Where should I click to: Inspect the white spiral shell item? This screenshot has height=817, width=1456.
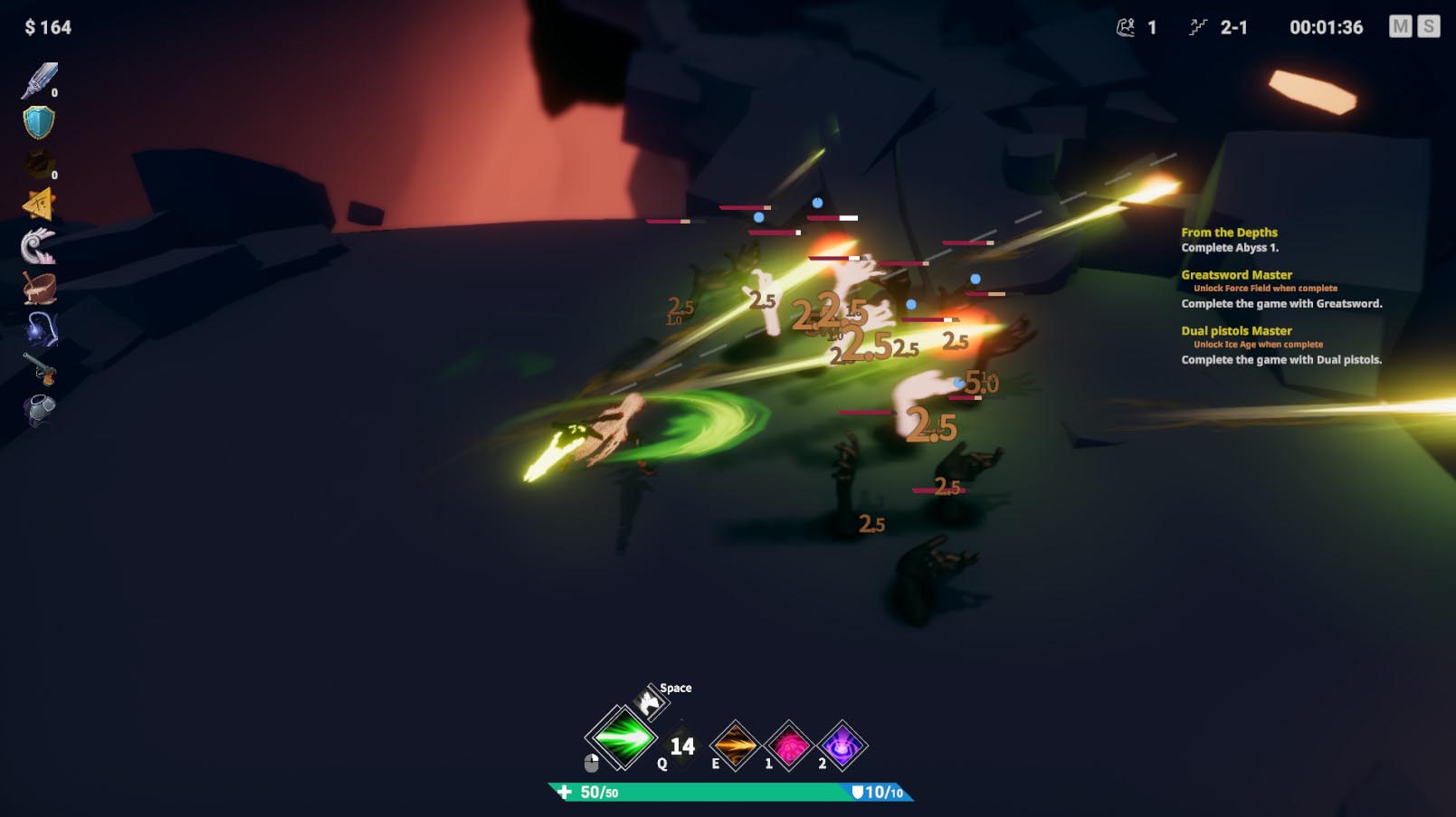39,245
